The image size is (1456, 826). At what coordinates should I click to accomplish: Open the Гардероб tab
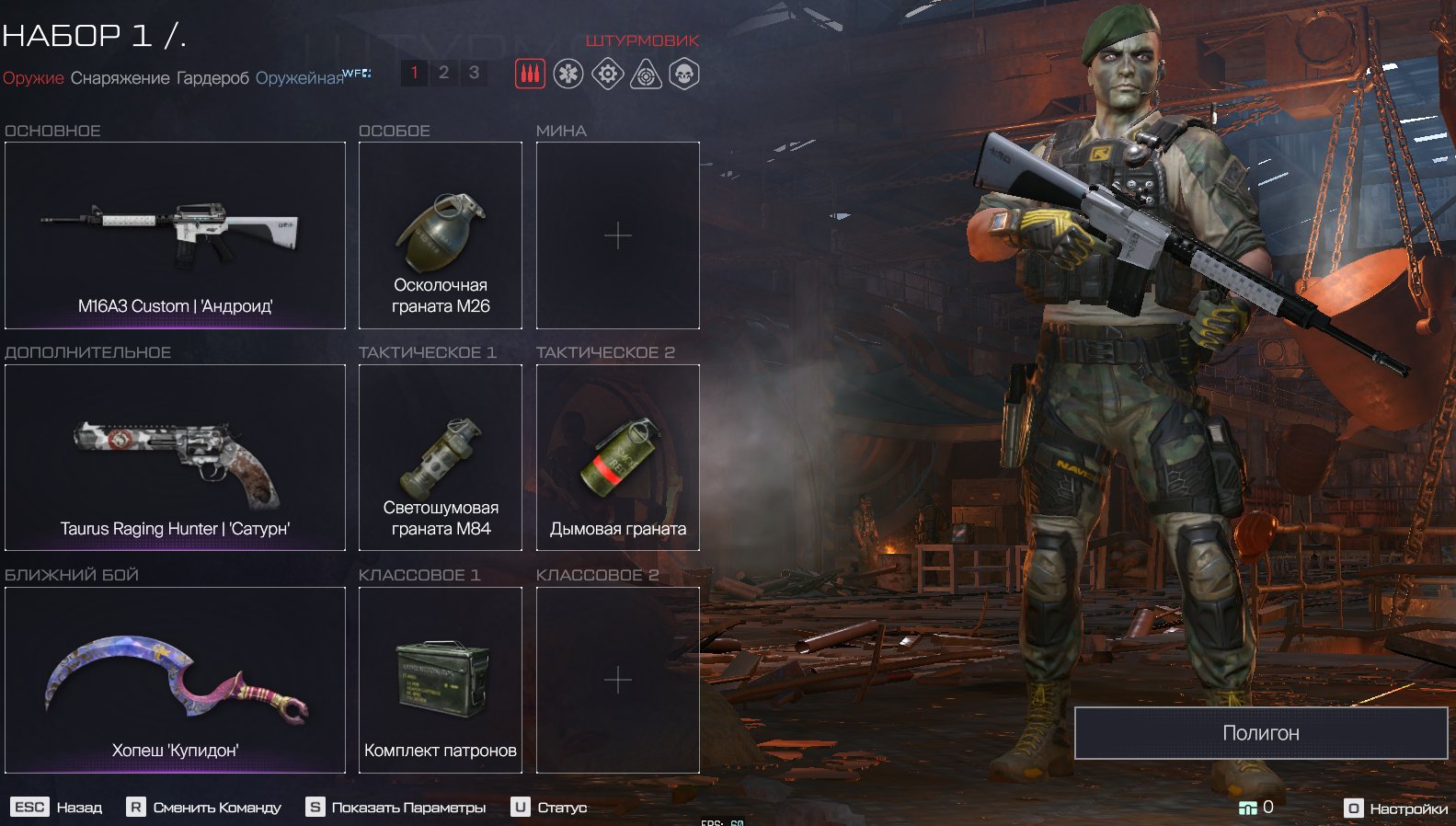point(212,78)
